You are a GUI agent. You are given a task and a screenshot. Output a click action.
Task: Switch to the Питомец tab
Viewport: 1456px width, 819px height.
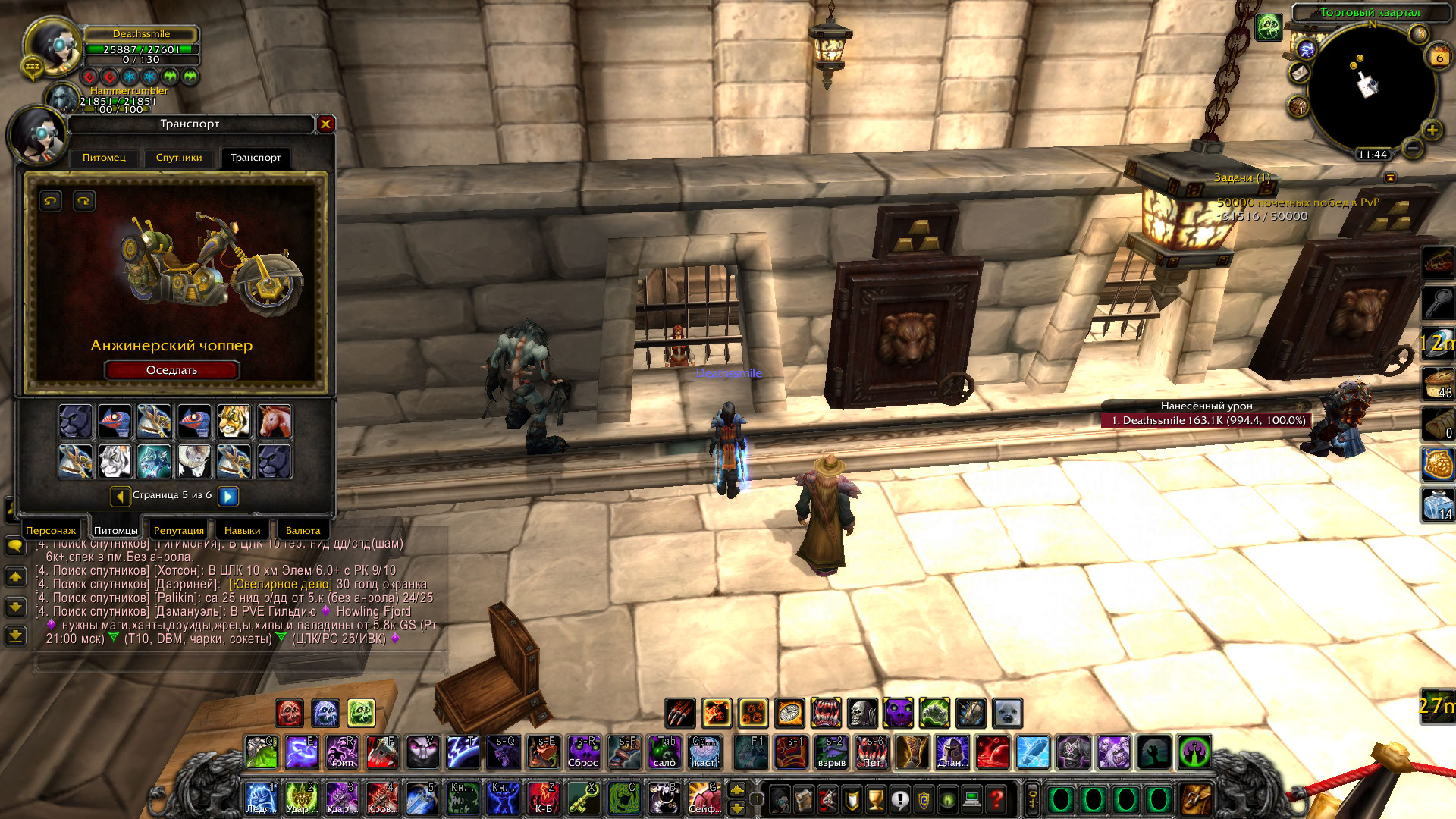pyautogui.click(x=104, y=158)
